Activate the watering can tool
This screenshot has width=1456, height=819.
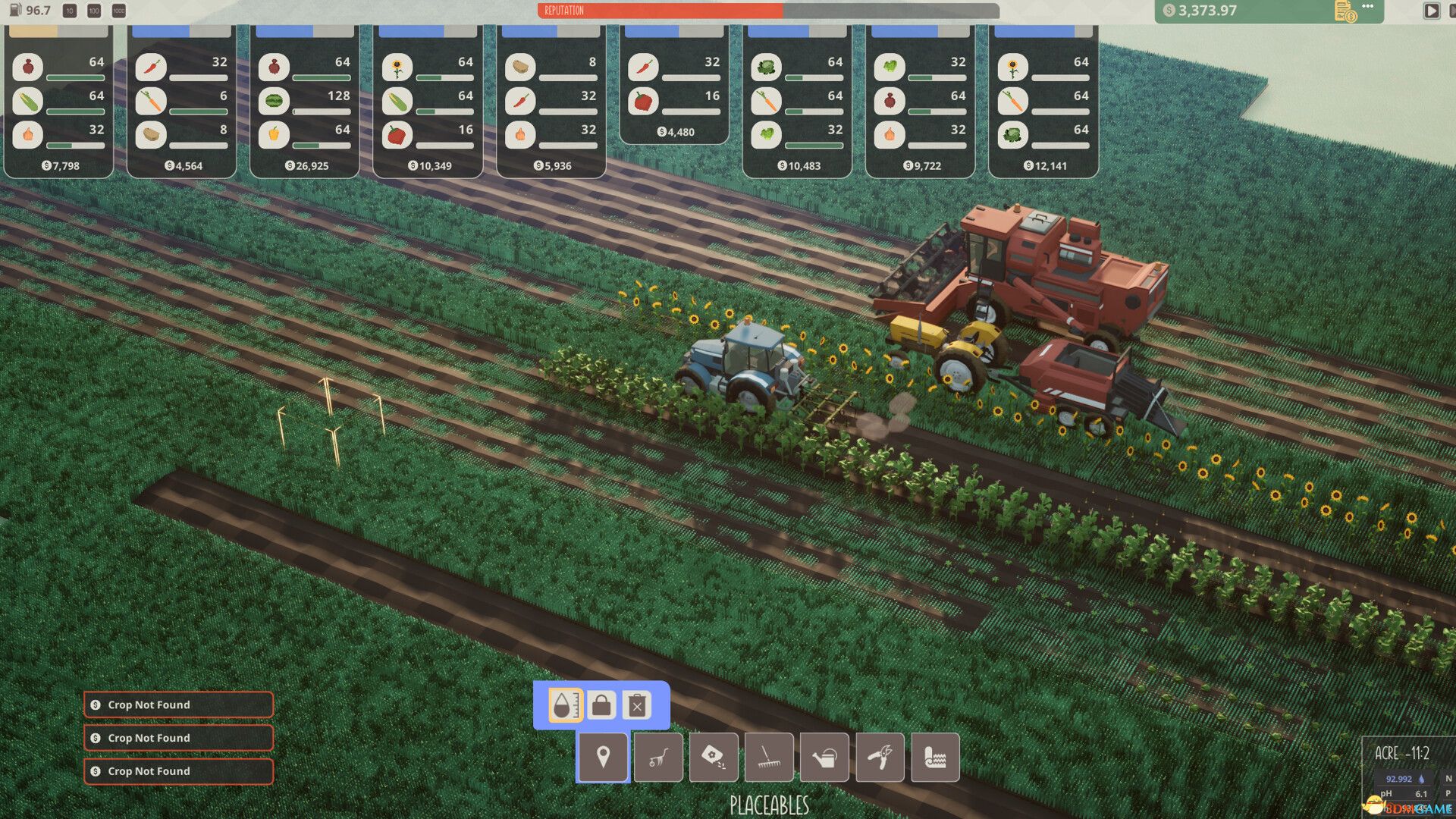(824, 757)
